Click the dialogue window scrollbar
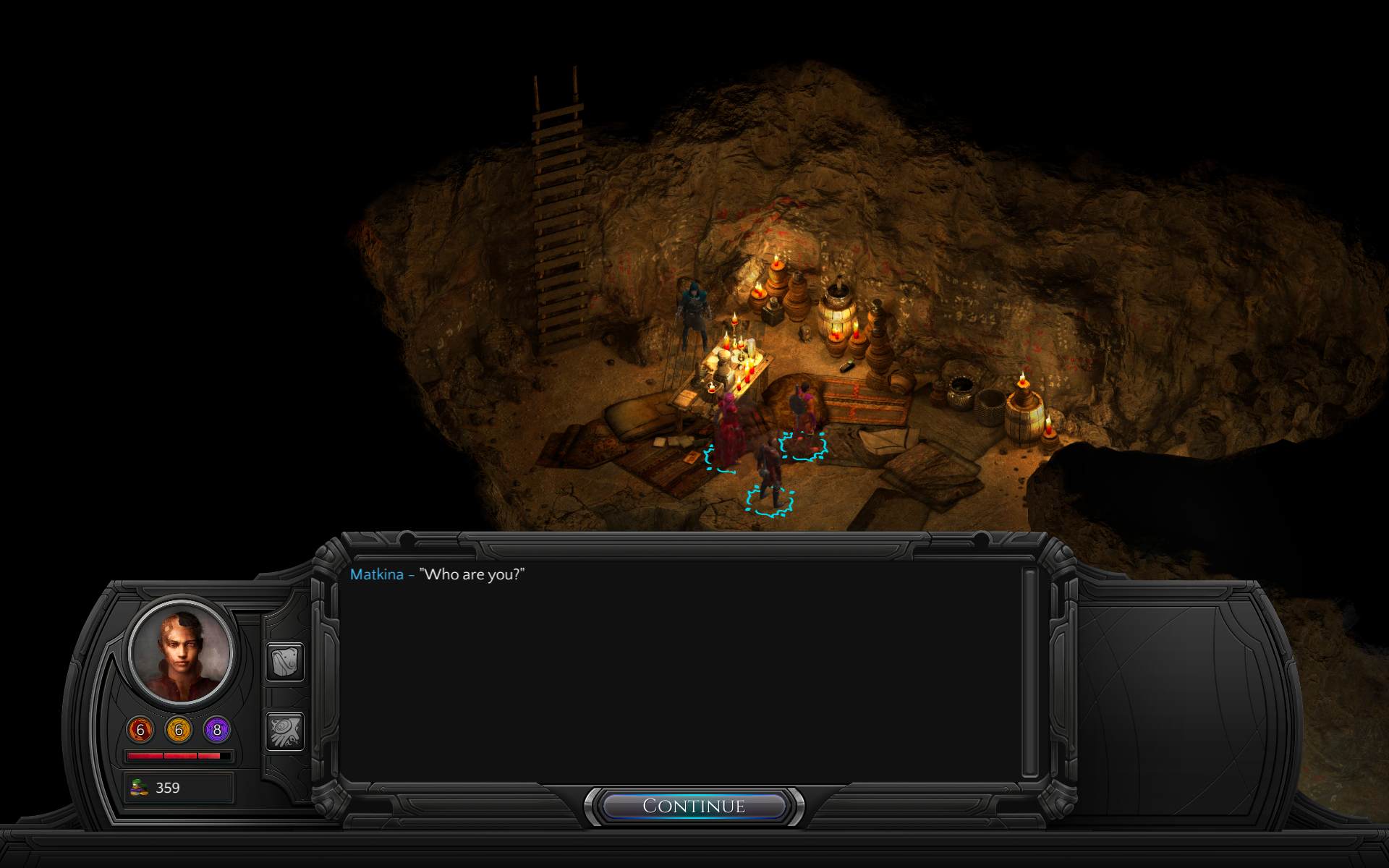Screen dimensions: 1389x868 click(1029, 673)
